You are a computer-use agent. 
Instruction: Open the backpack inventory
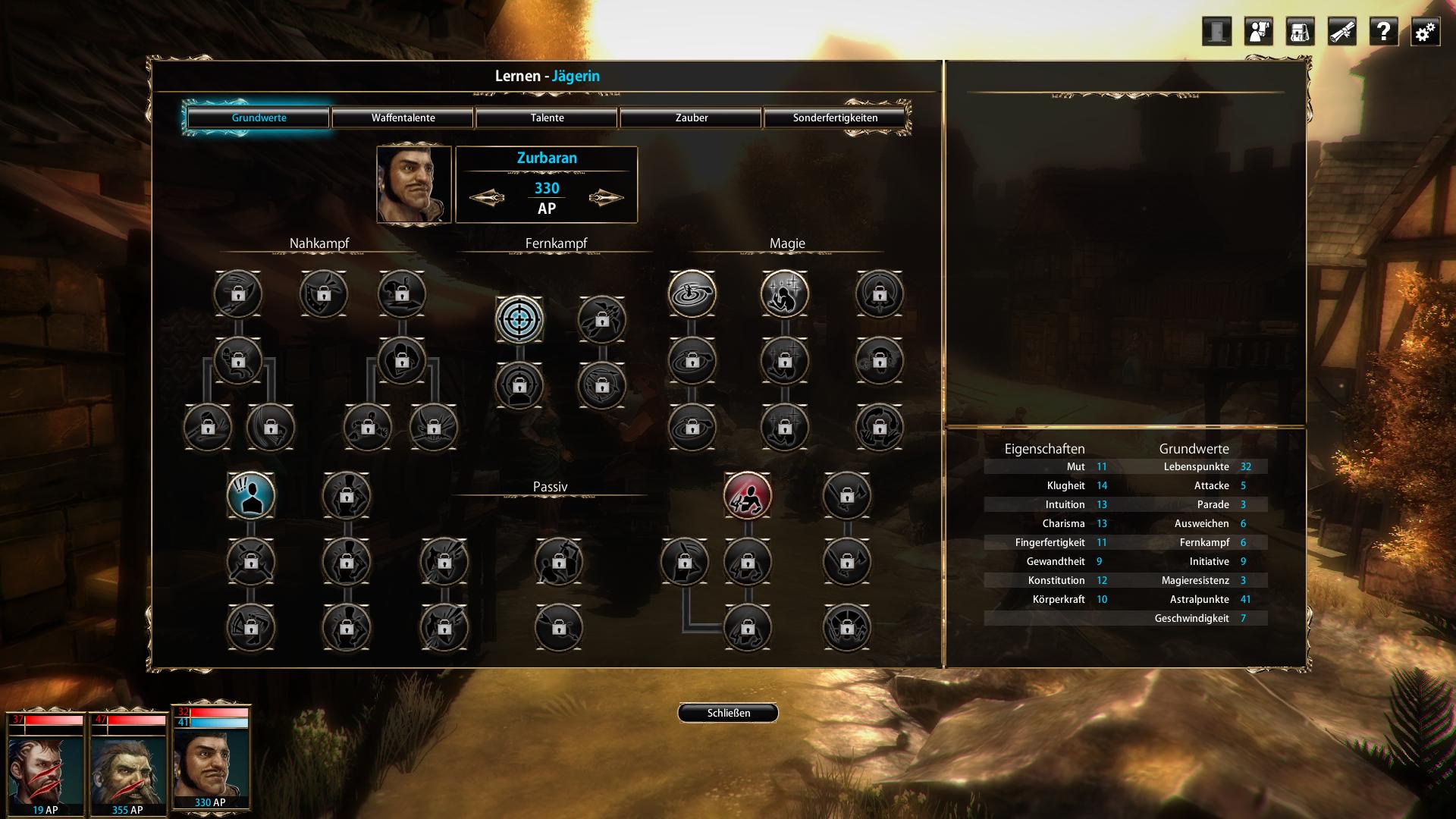[x=1300, y=32]
